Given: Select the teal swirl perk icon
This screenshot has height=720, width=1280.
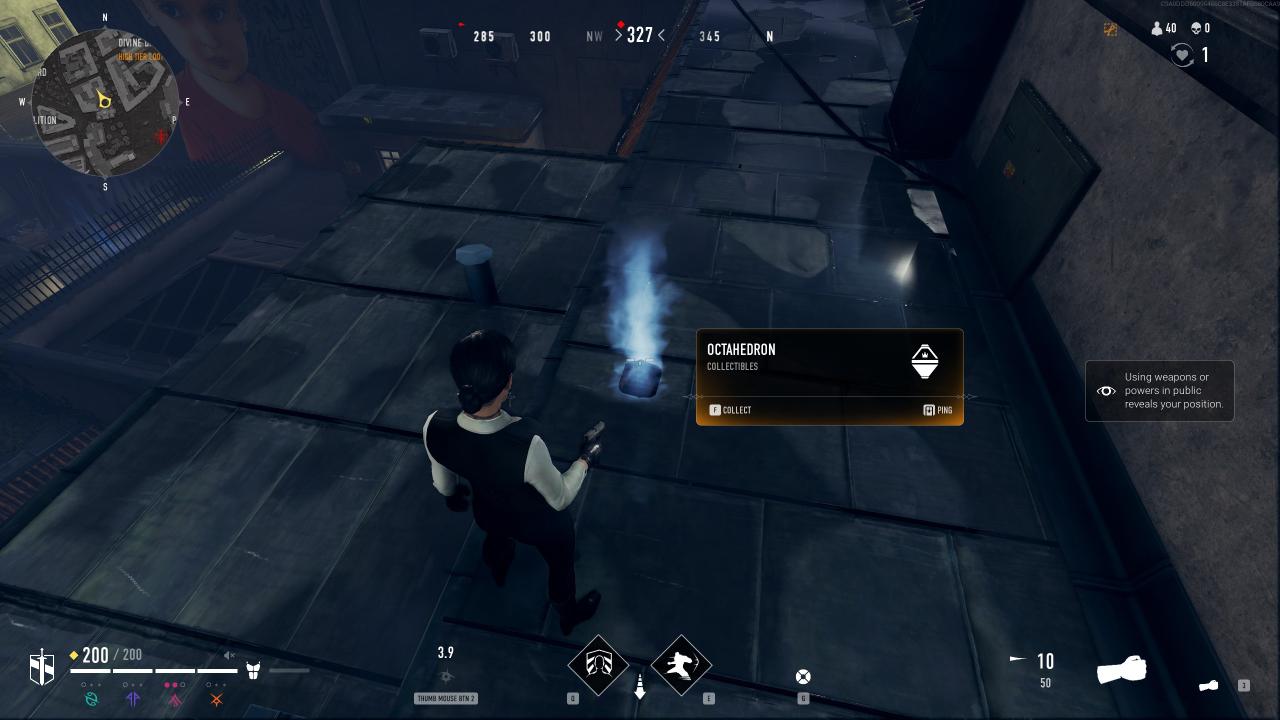Looking at the screenshot, I should [92, 699].
